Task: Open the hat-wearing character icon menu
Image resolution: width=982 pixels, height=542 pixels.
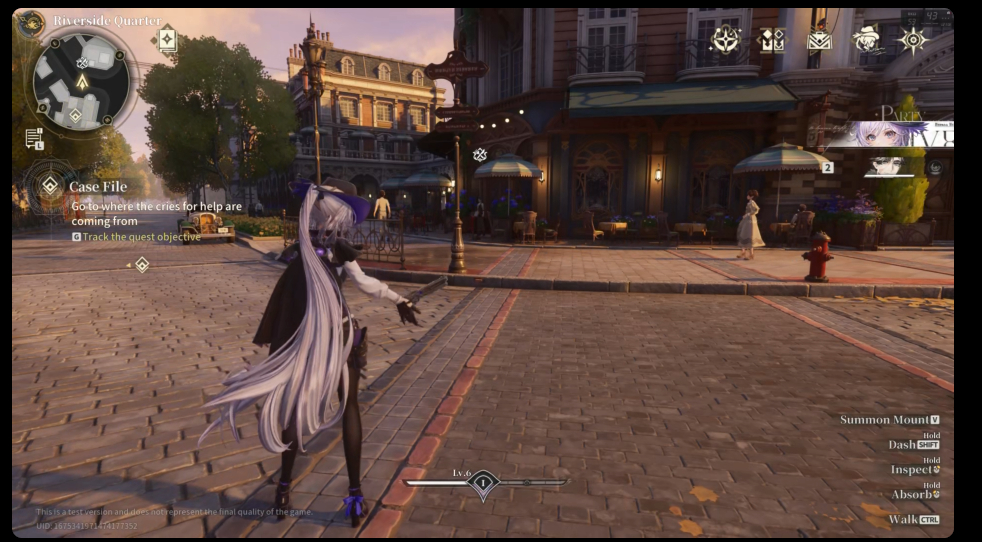Action: pos(866,39)
